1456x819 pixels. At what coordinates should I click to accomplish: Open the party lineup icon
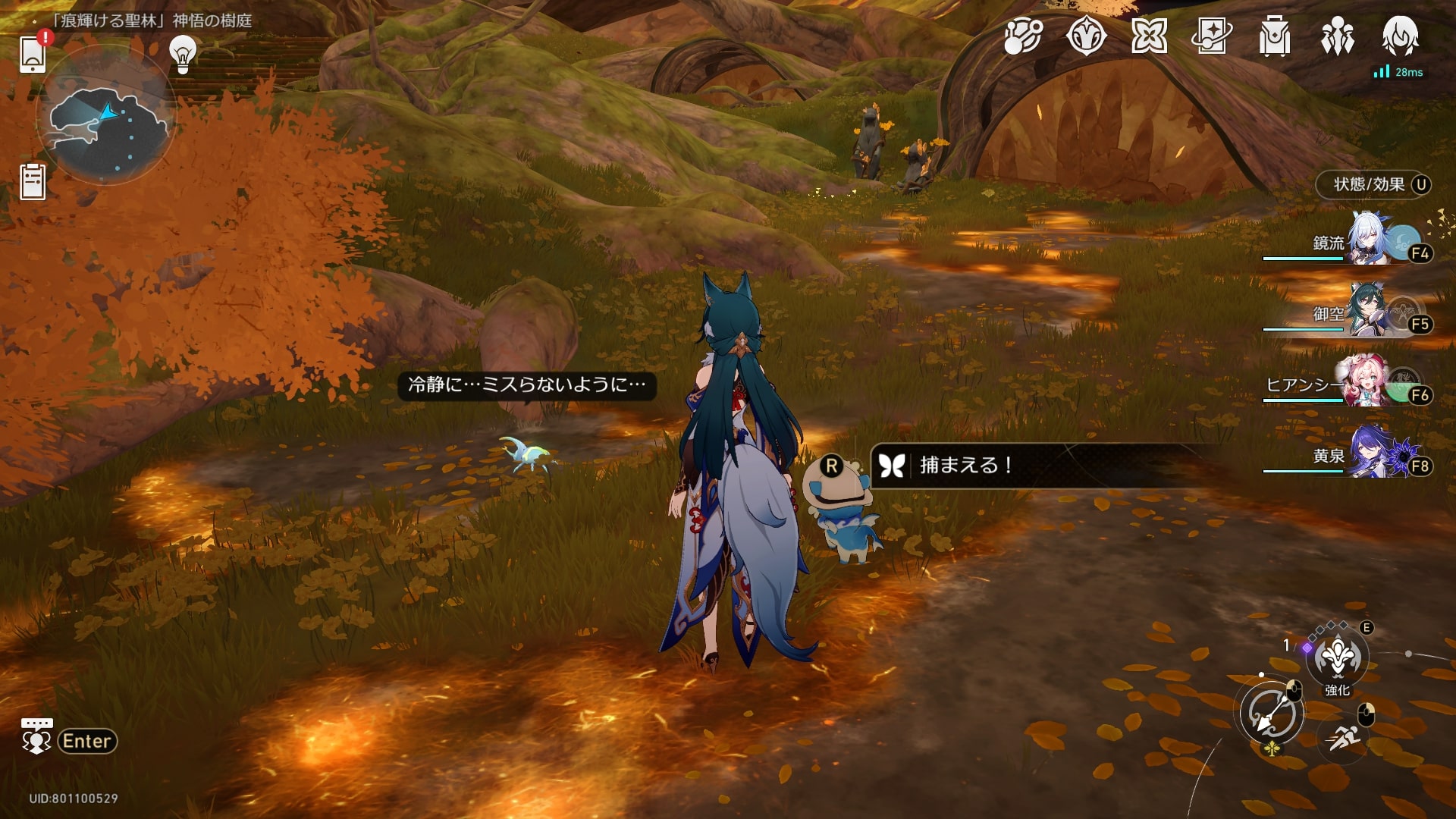[x=1337, y=36]
